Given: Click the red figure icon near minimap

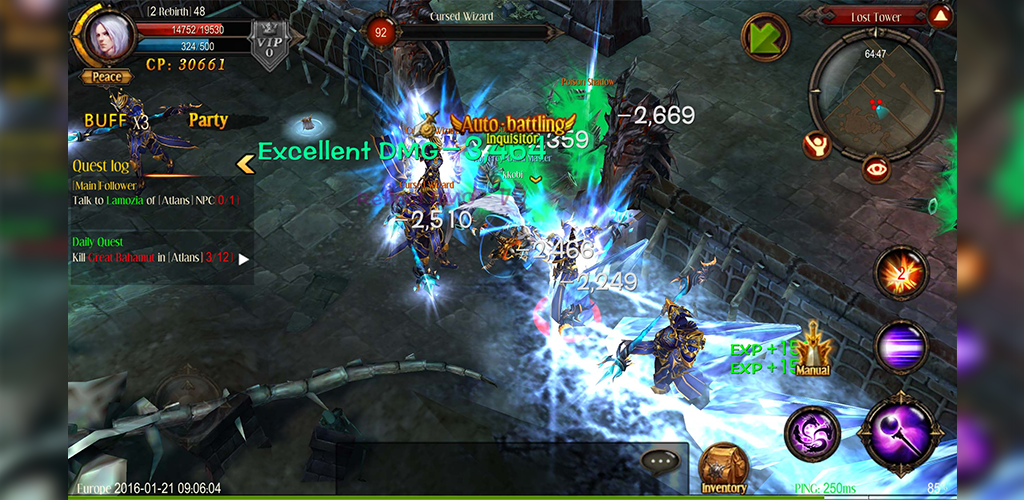Looking at the screenshot, I should [x=817, y=145].
